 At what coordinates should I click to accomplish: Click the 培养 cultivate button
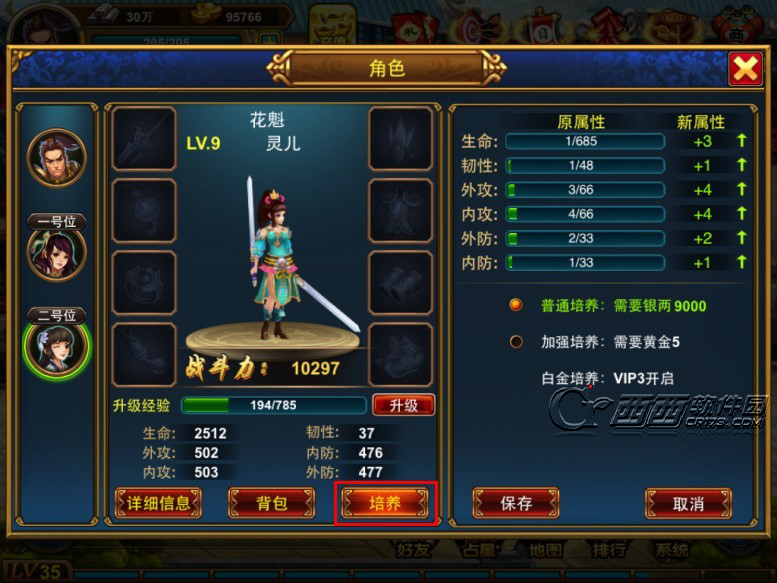386,503
